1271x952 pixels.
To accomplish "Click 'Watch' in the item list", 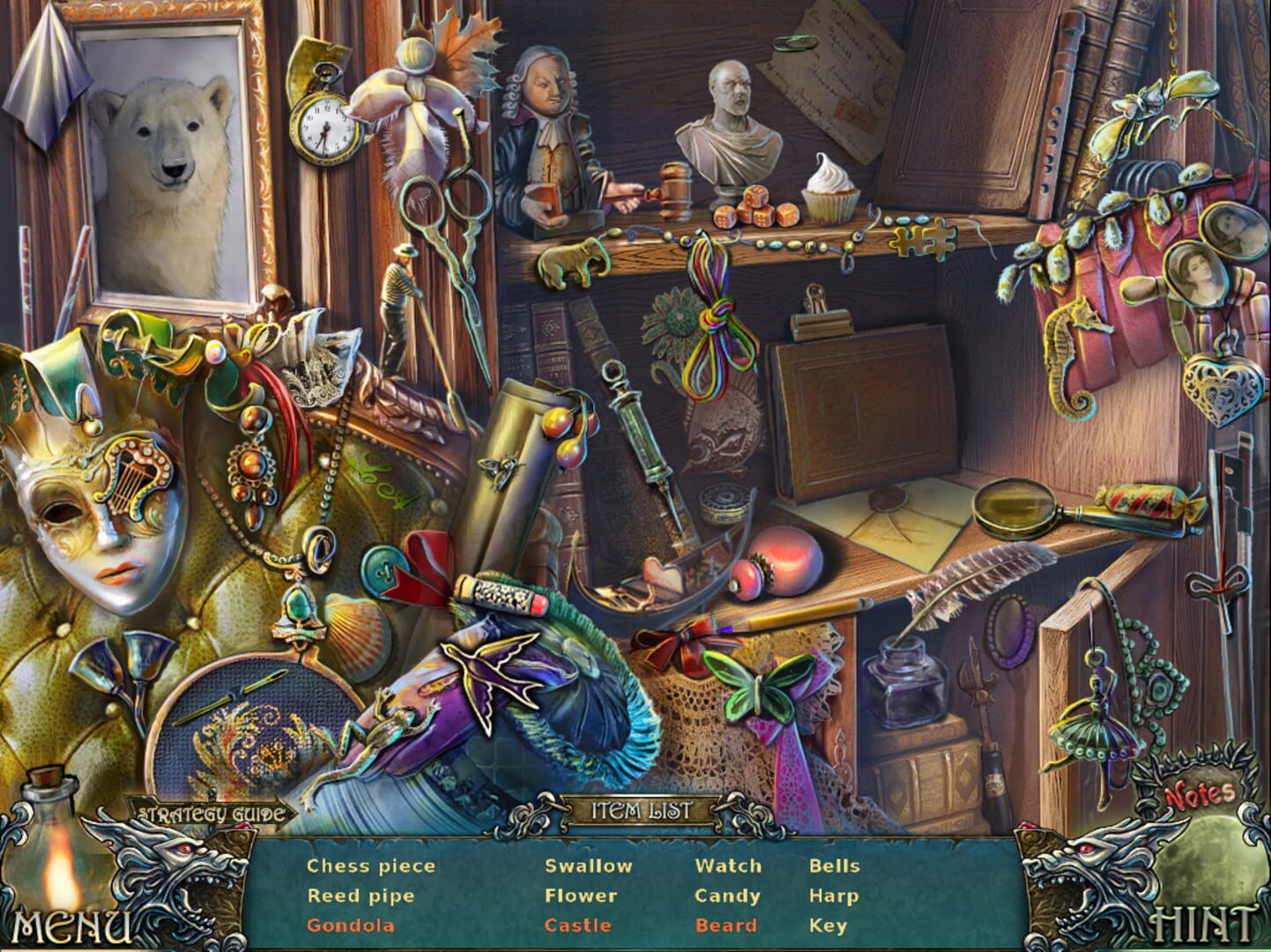I will point(729,866).
